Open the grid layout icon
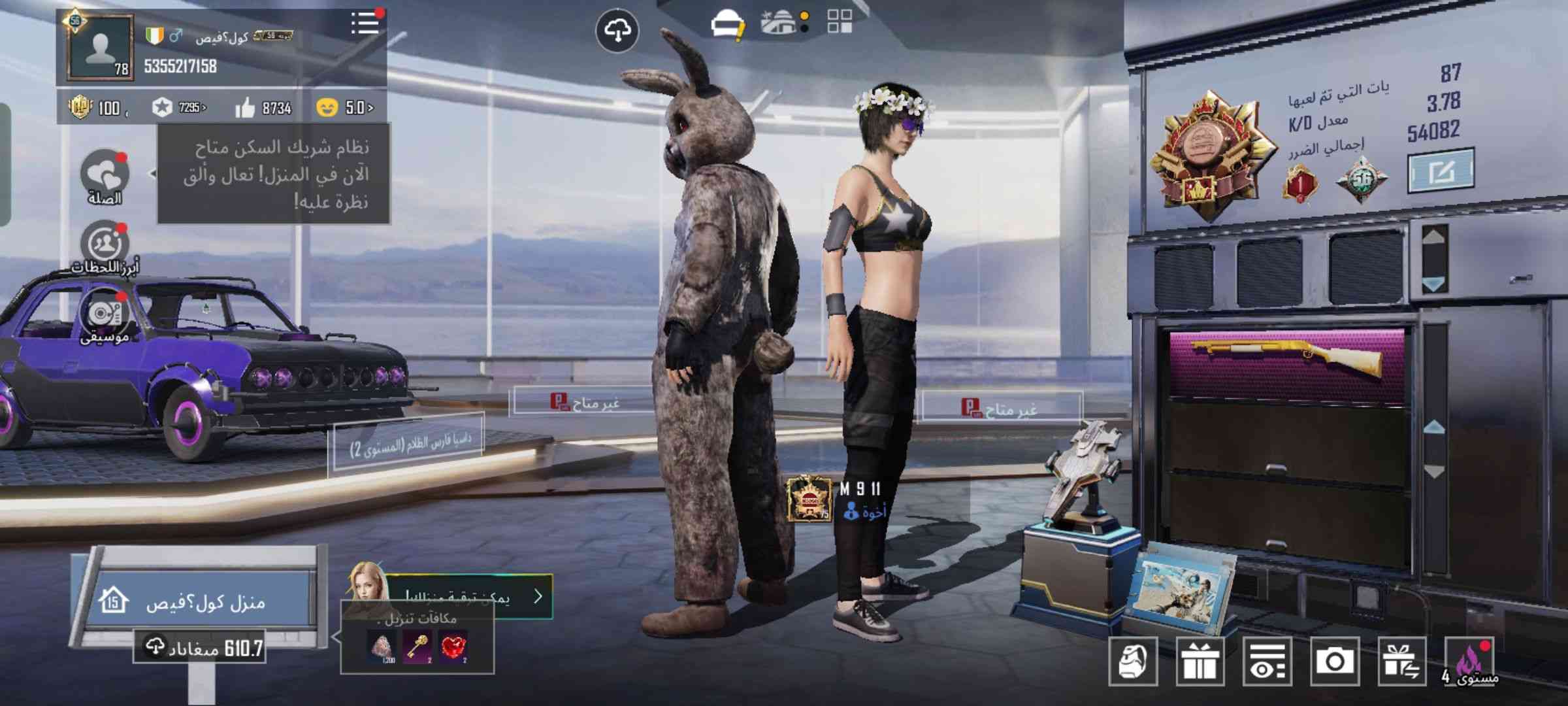1568x706 pixels. click(x=840, y=21)
